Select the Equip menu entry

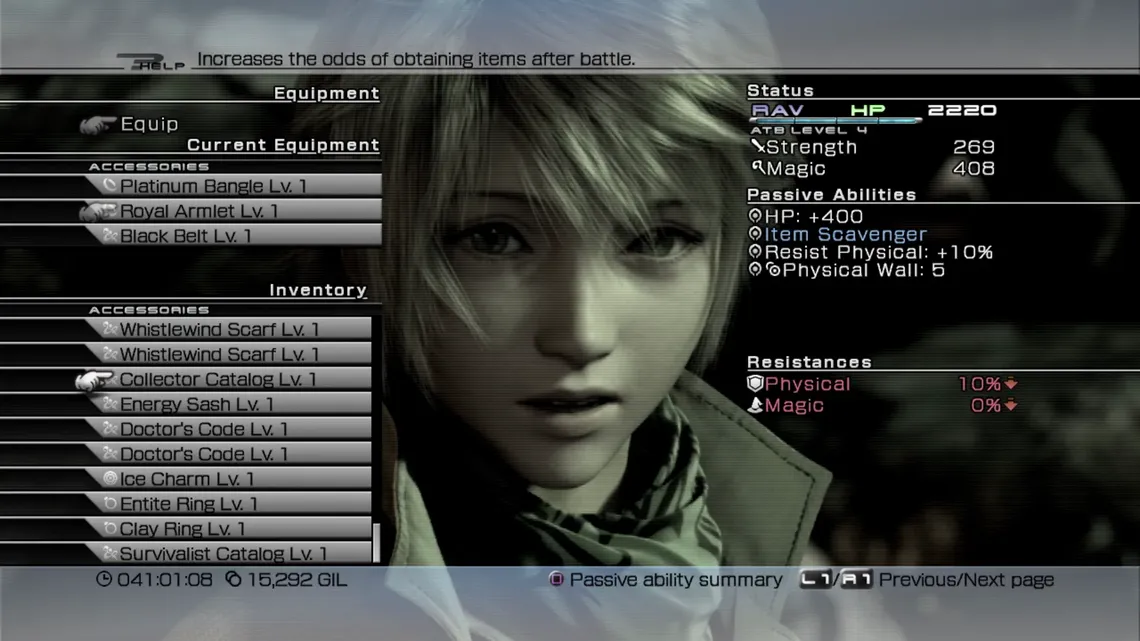tap(149, 124)
